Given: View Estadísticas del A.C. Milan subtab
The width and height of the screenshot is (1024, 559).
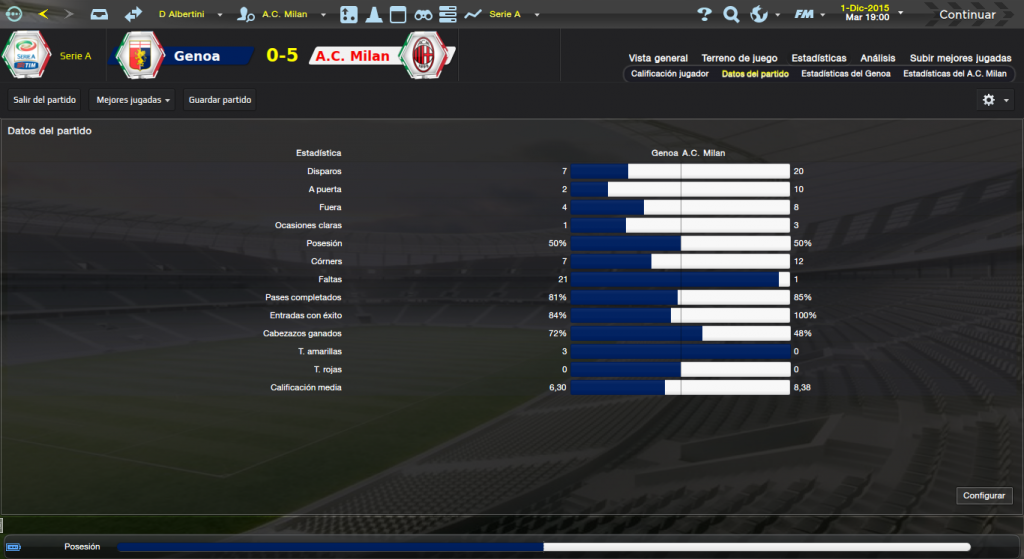Looking at the screenshot, I should point(954,74).
